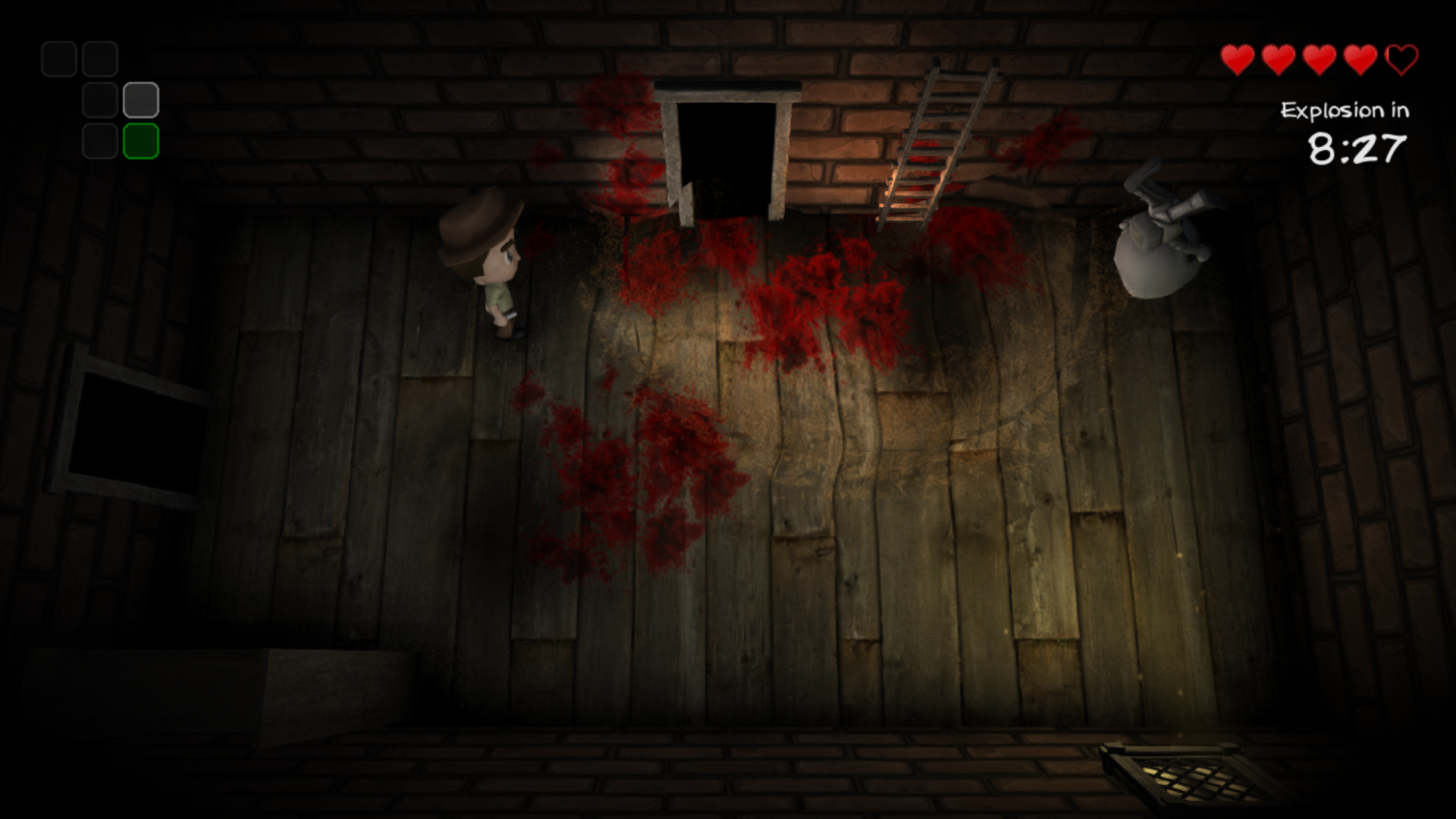This screenshot has width=1456, height=819.
Task: Click the dark minimap square below the top row
Action: point(100,100)
